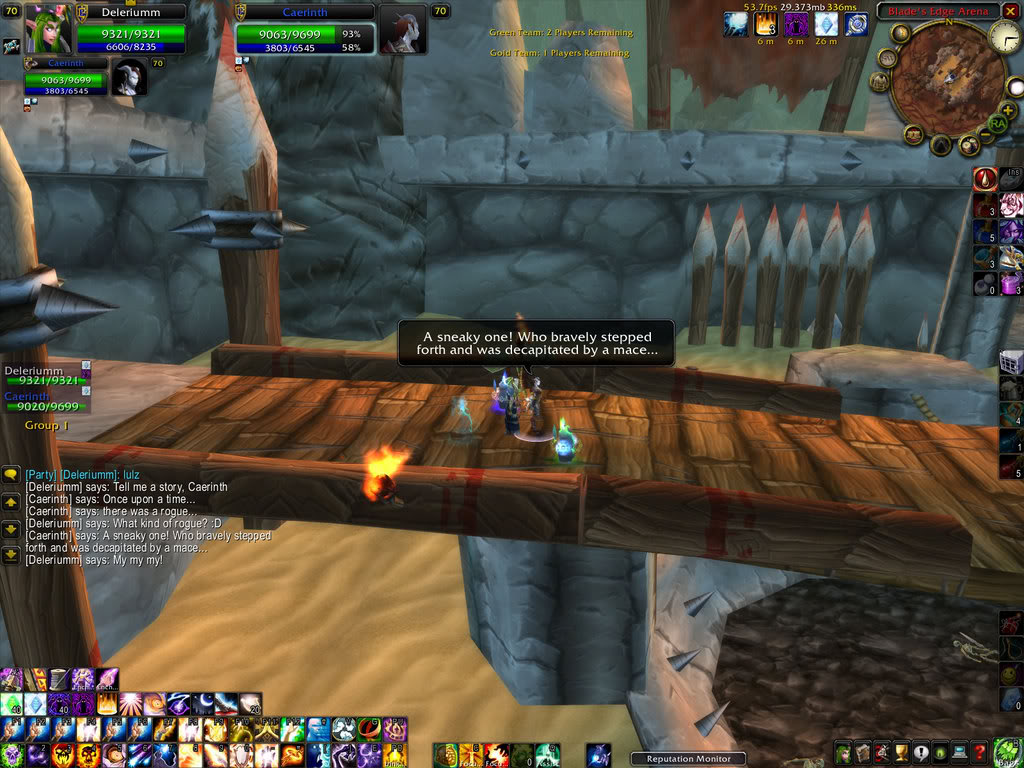Open the quest log exclamation button

coord(919,753)
